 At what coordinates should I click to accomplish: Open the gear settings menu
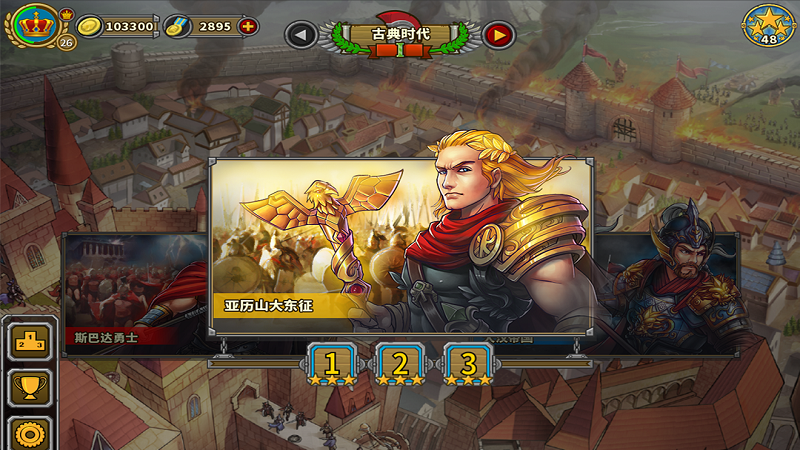pyautogui.click(x=29, y=433)
